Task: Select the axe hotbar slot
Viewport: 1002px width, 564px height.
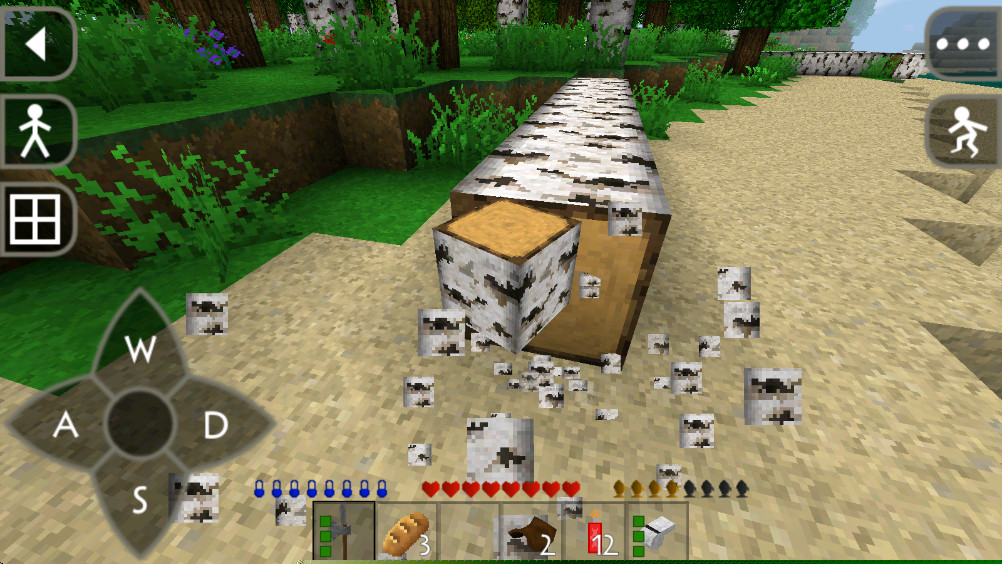Action: coord(344,531)
